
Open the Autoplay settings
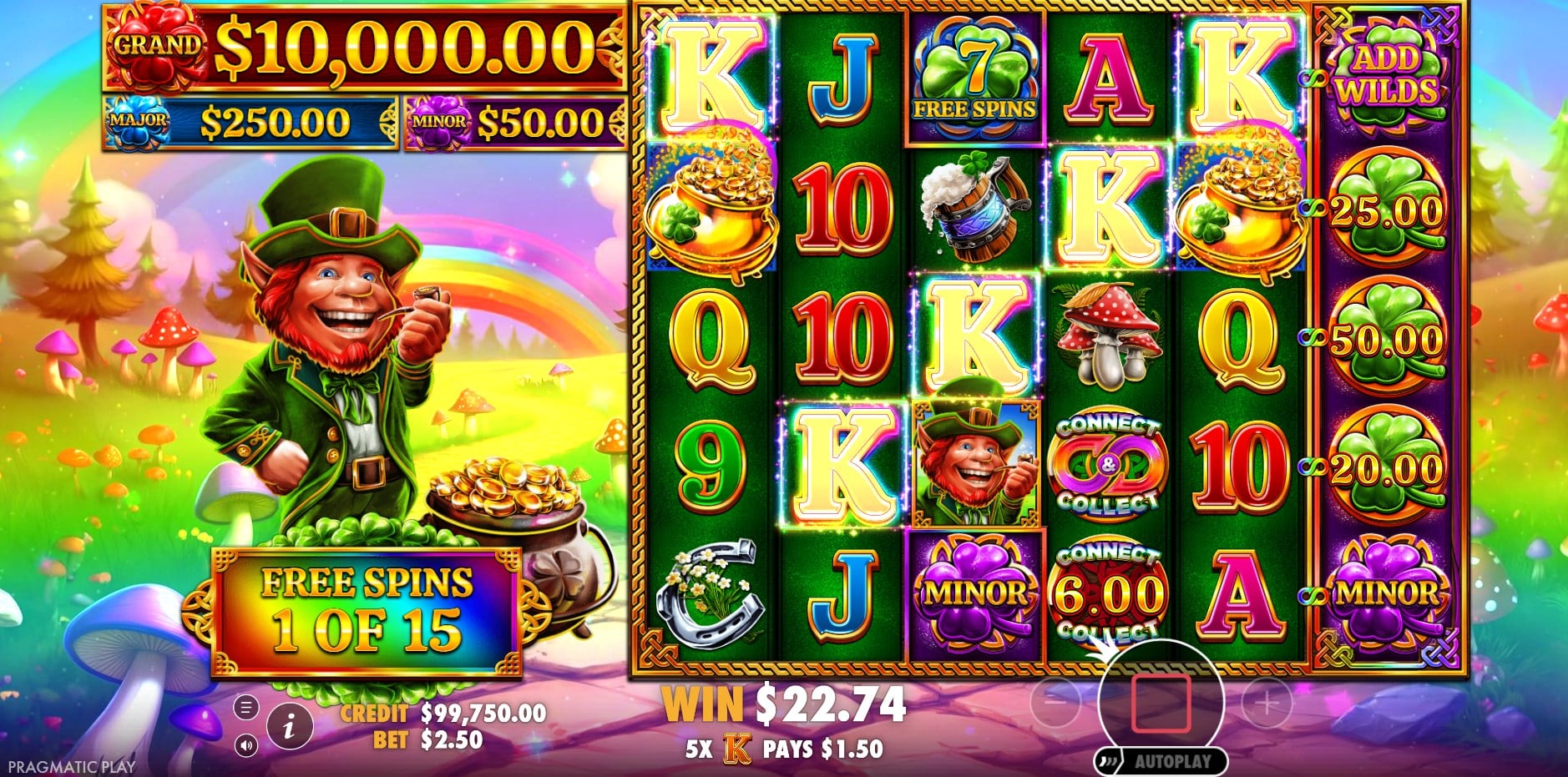pyautogui.click(x=1172, y=761)
